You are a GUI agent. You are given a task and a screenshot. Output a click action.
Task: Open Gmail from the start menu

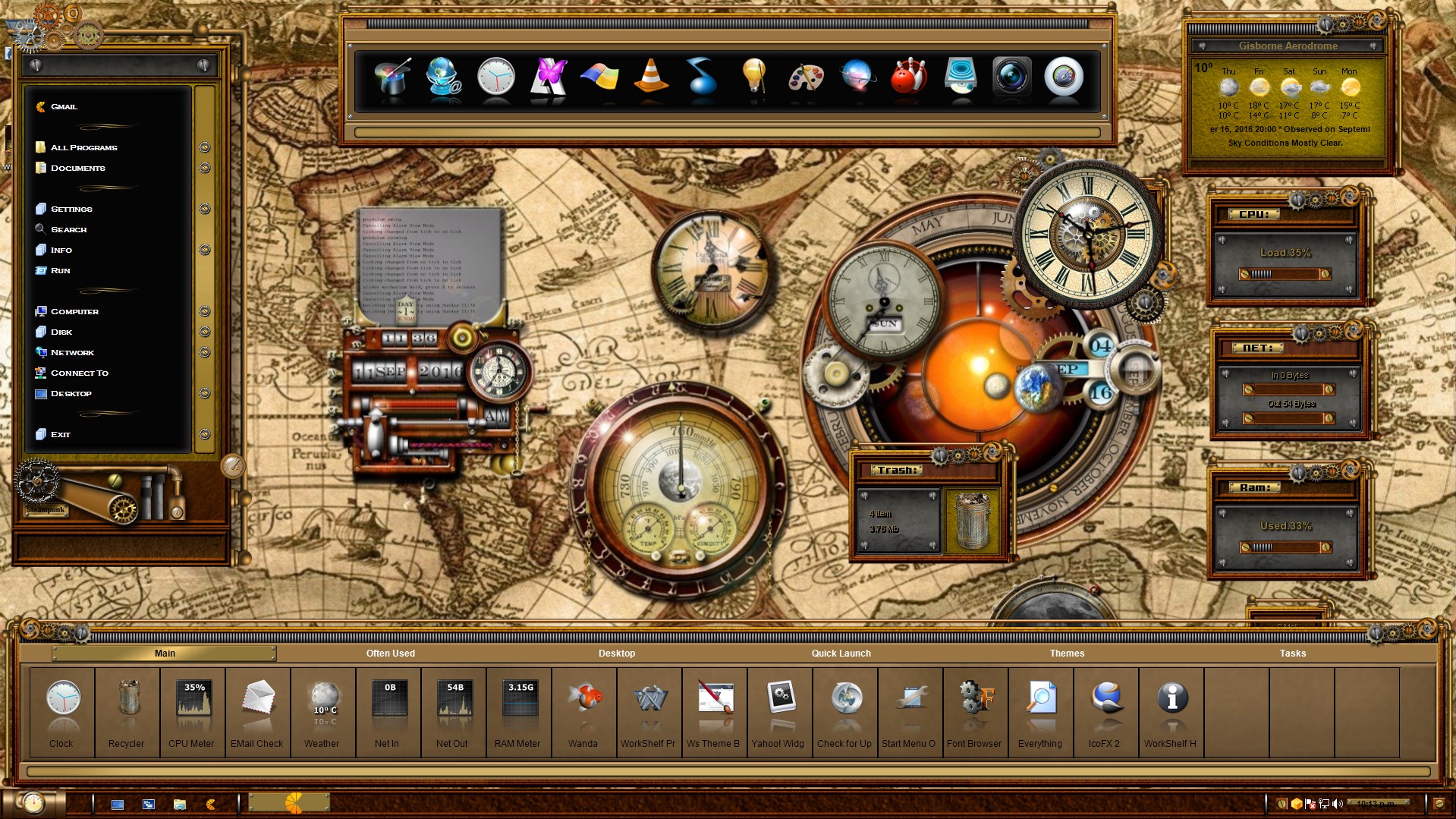64,107
